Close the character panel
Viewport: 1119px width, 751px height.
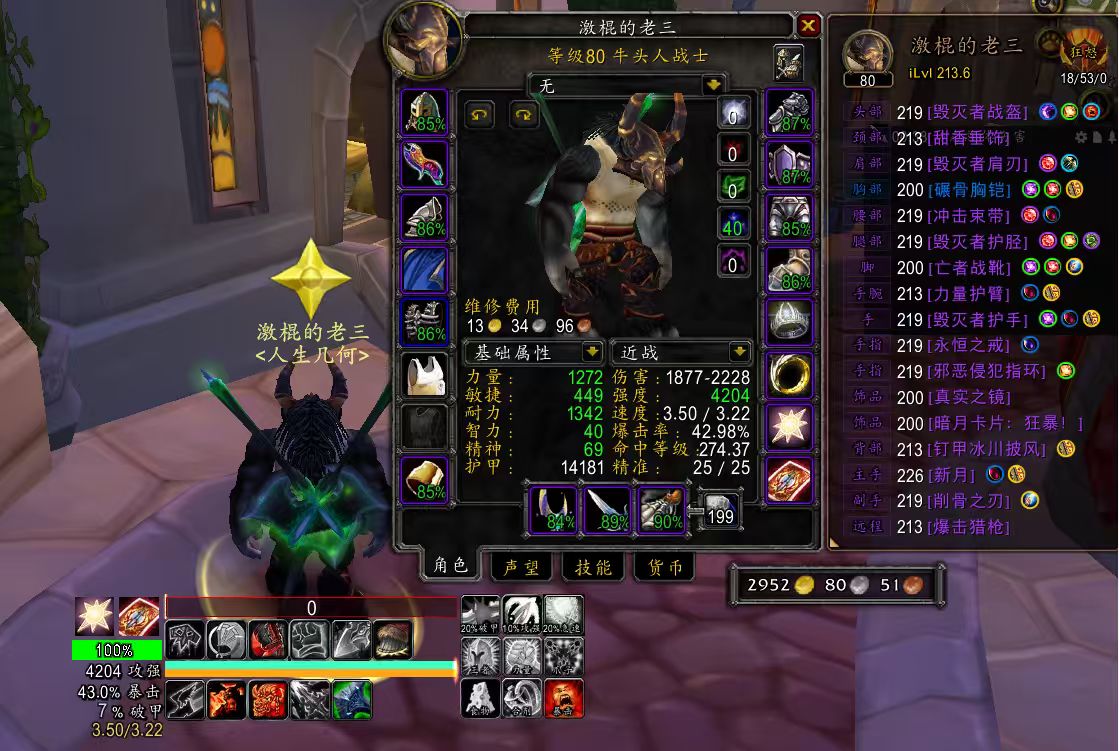point(808,26)
